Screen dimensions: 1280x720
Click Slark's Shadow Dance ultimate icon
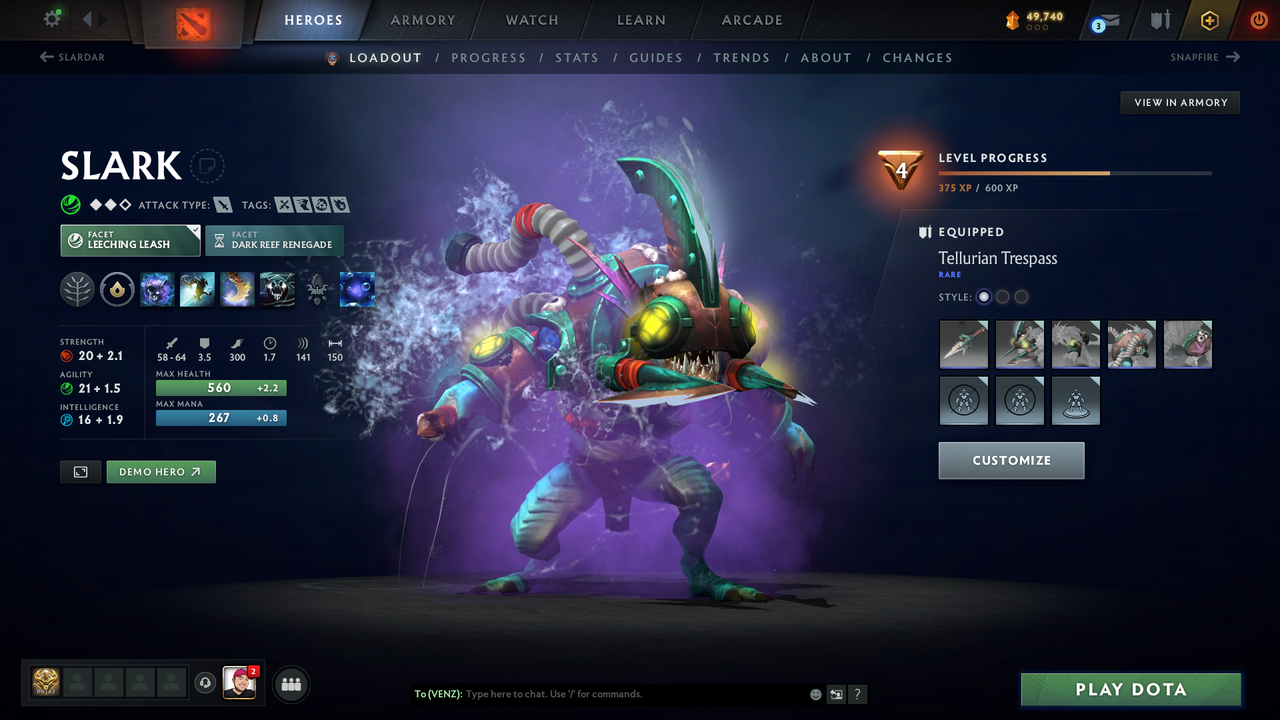click(x=277, y=289)
